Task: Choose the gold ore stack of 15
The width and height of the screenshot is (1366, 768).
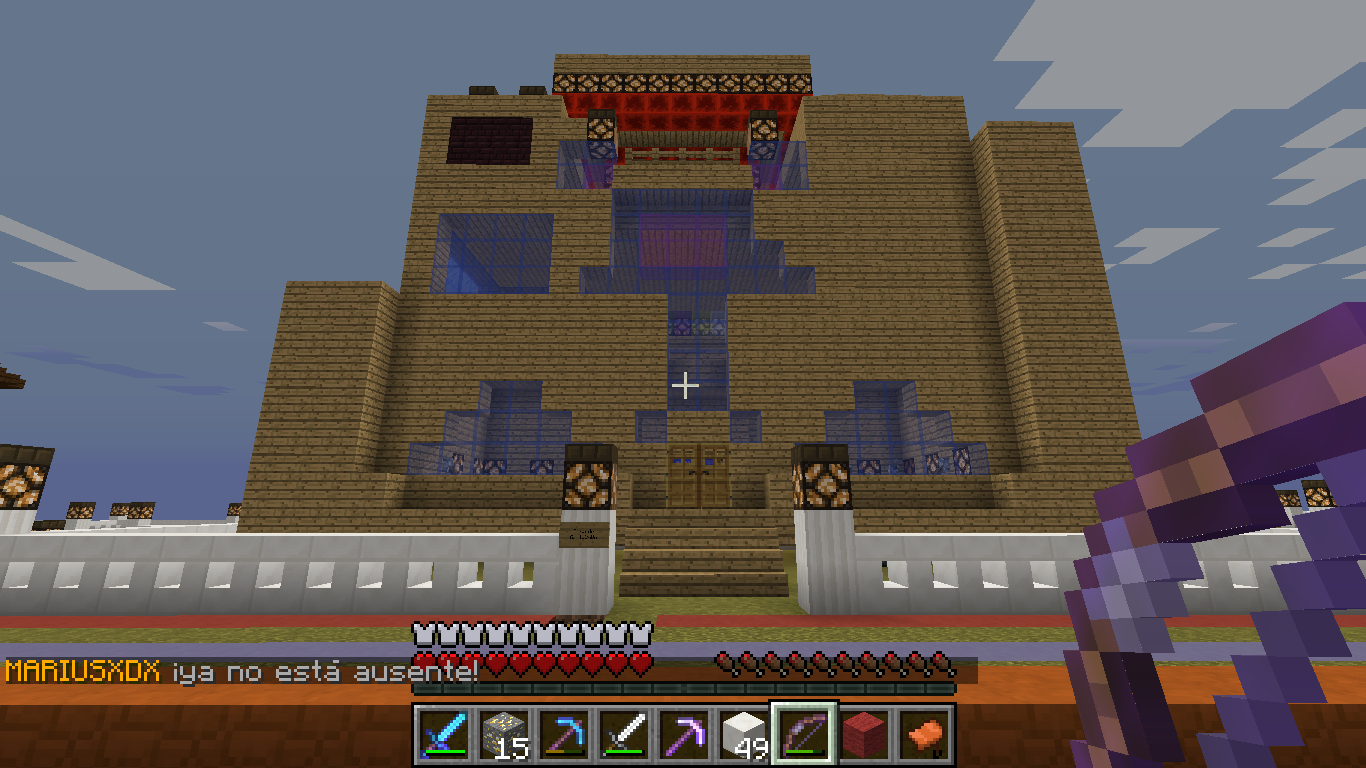Action: 500,734
